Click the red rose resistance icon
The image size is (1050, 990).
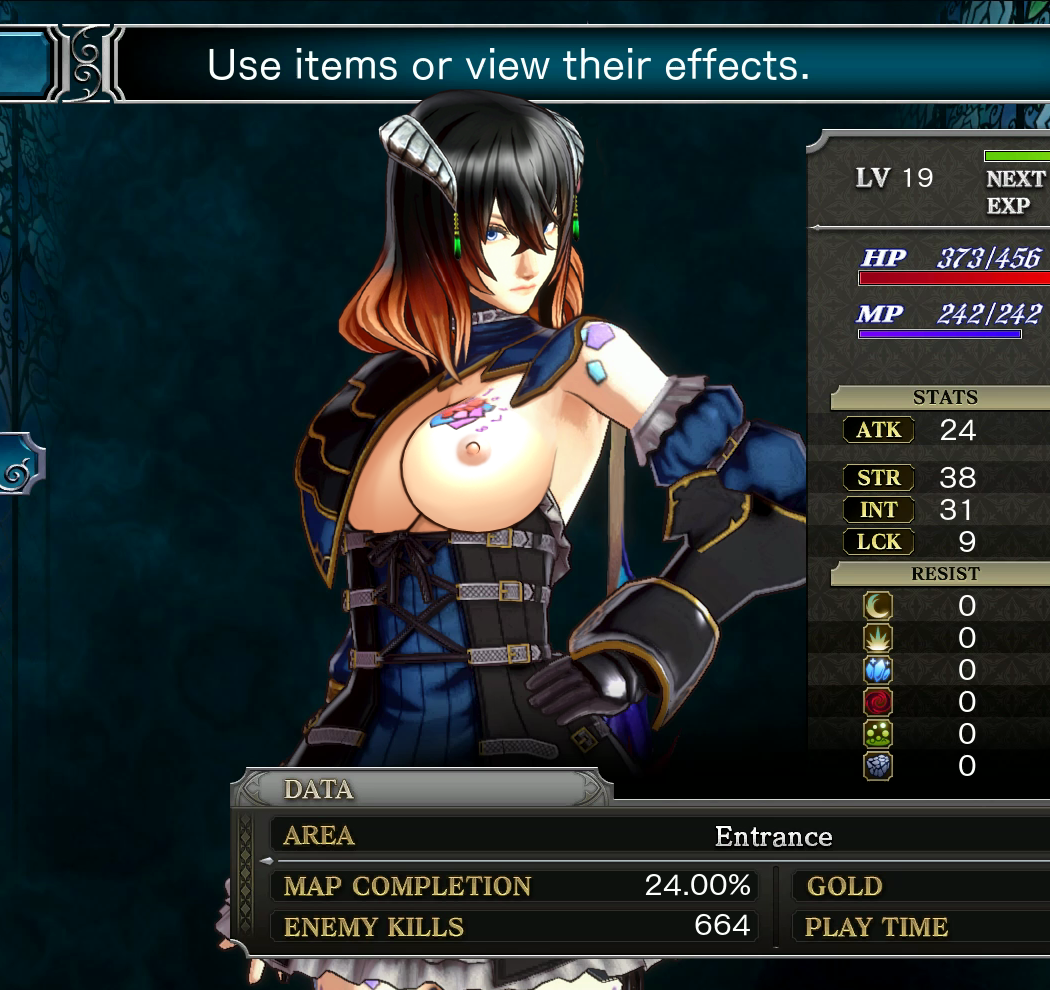(878, 702)
